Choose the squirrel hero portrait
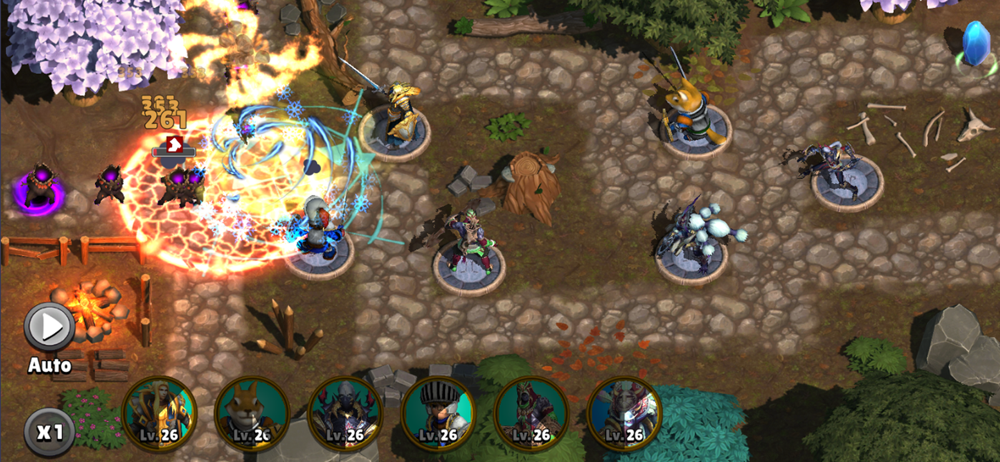Viewport: 1000px width, 462px height. pyautogui.click(x=252, y=412)
